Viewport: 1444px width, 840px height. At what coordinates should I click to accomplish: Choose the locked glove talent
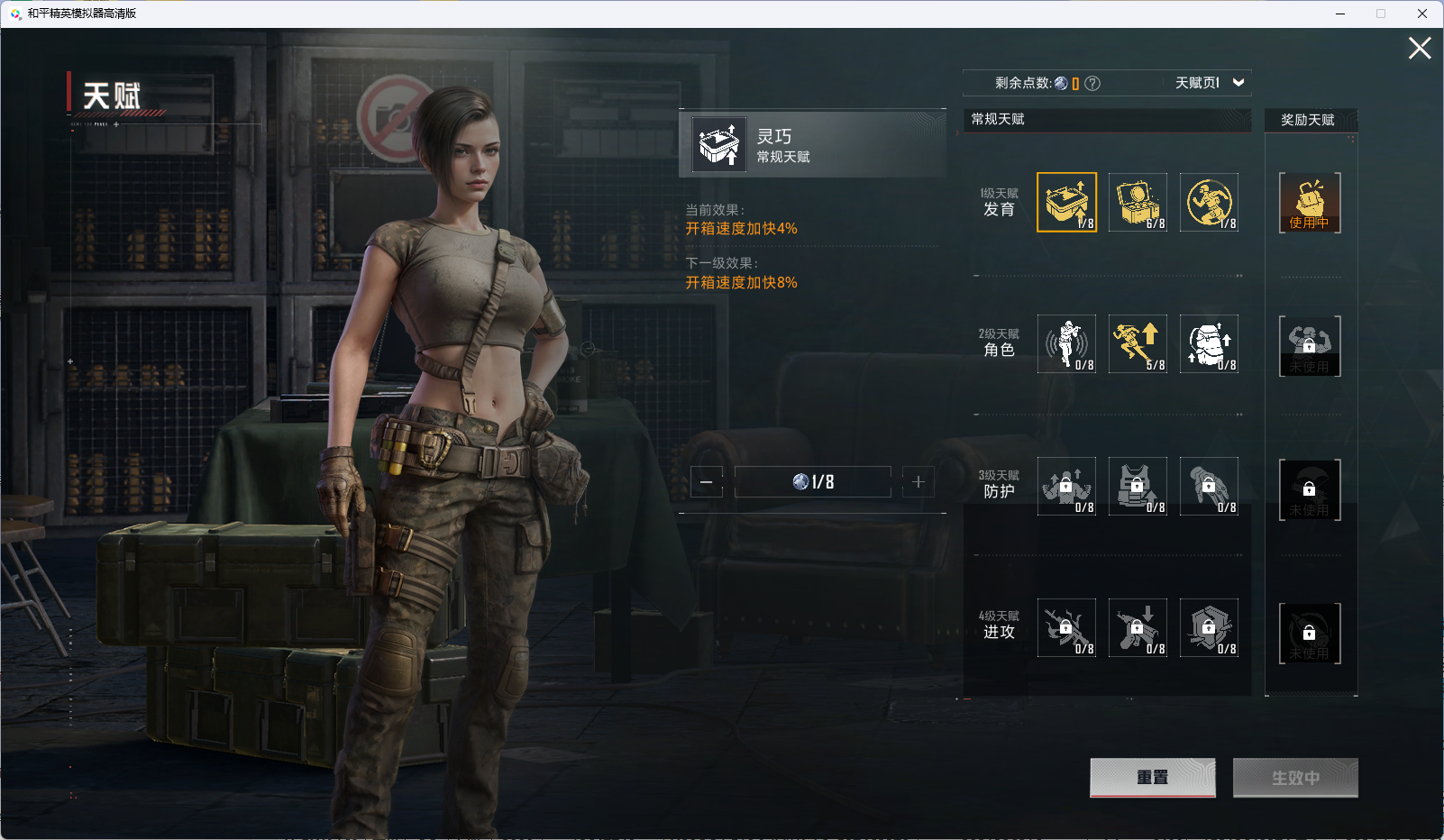[x=1209, y=487]
